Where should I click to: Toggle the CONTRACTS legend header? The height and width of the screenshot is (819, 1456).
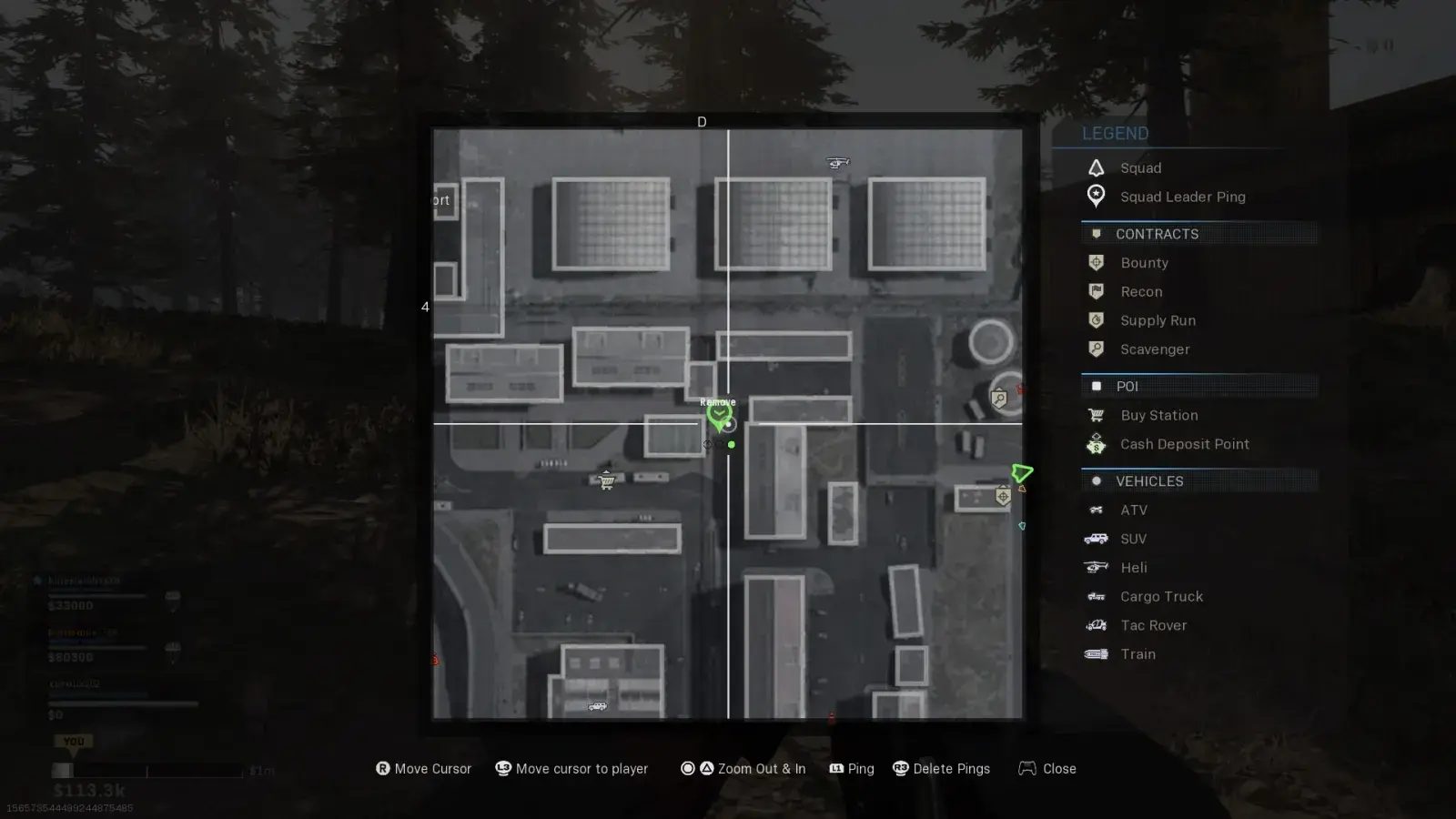[1157, 234]
